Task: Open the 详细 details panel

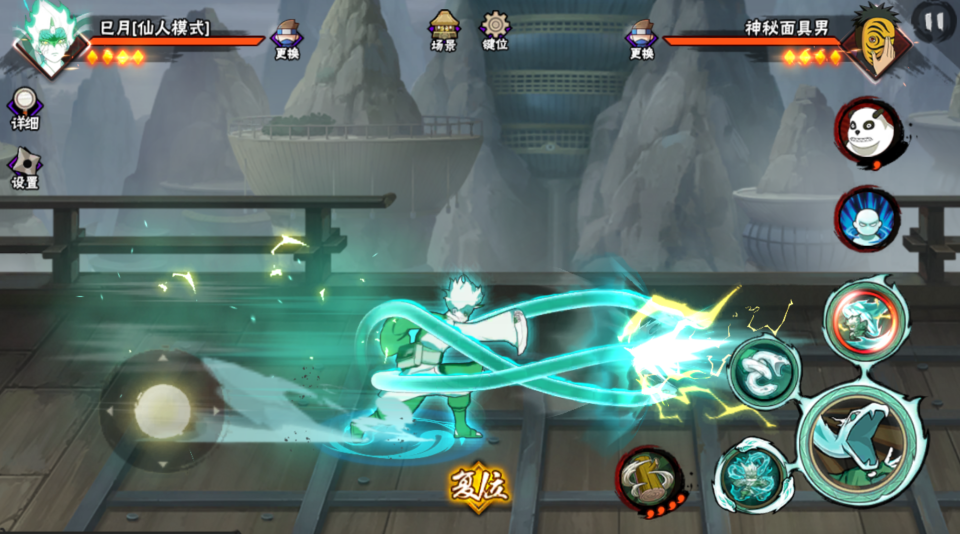Action: (25, 108)
